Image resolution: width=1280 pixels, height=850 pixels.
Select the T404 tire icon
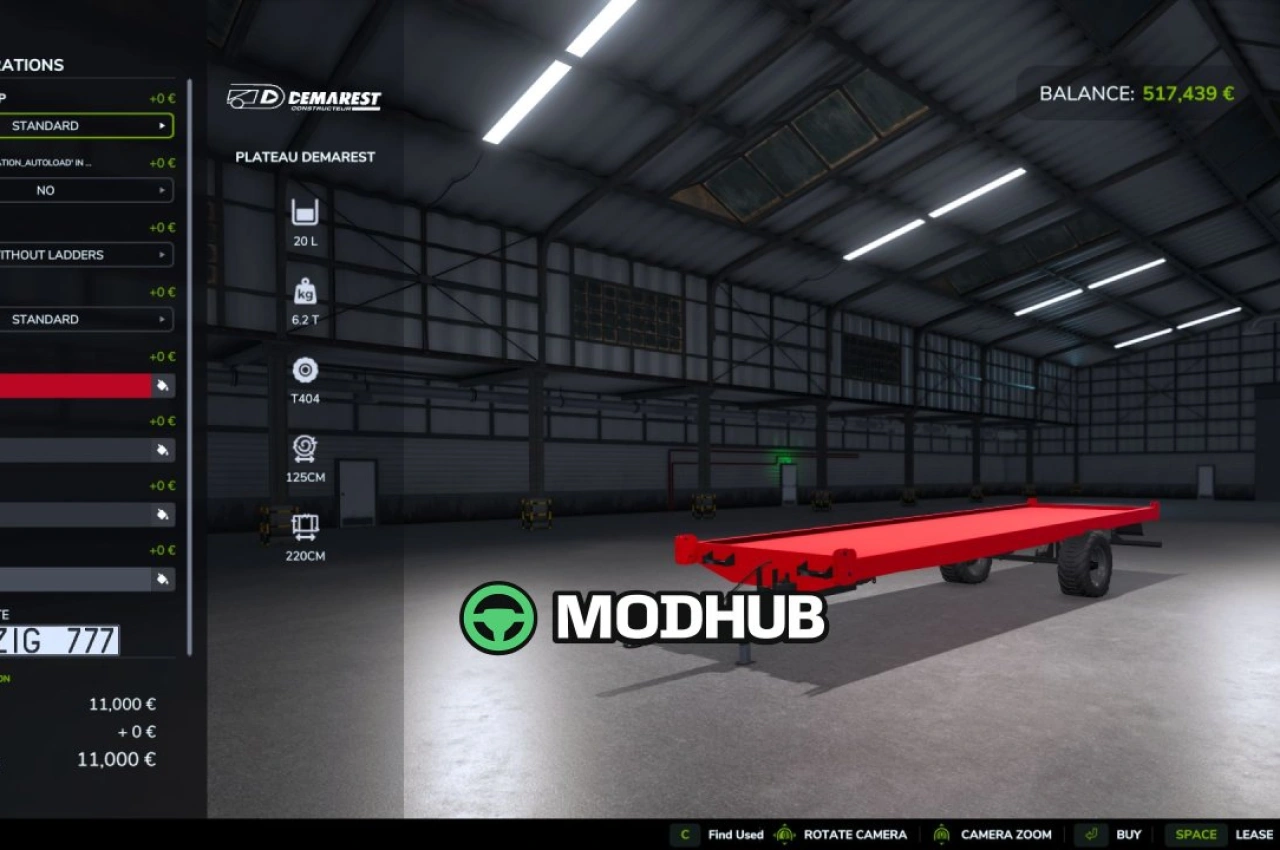point(303,370)
